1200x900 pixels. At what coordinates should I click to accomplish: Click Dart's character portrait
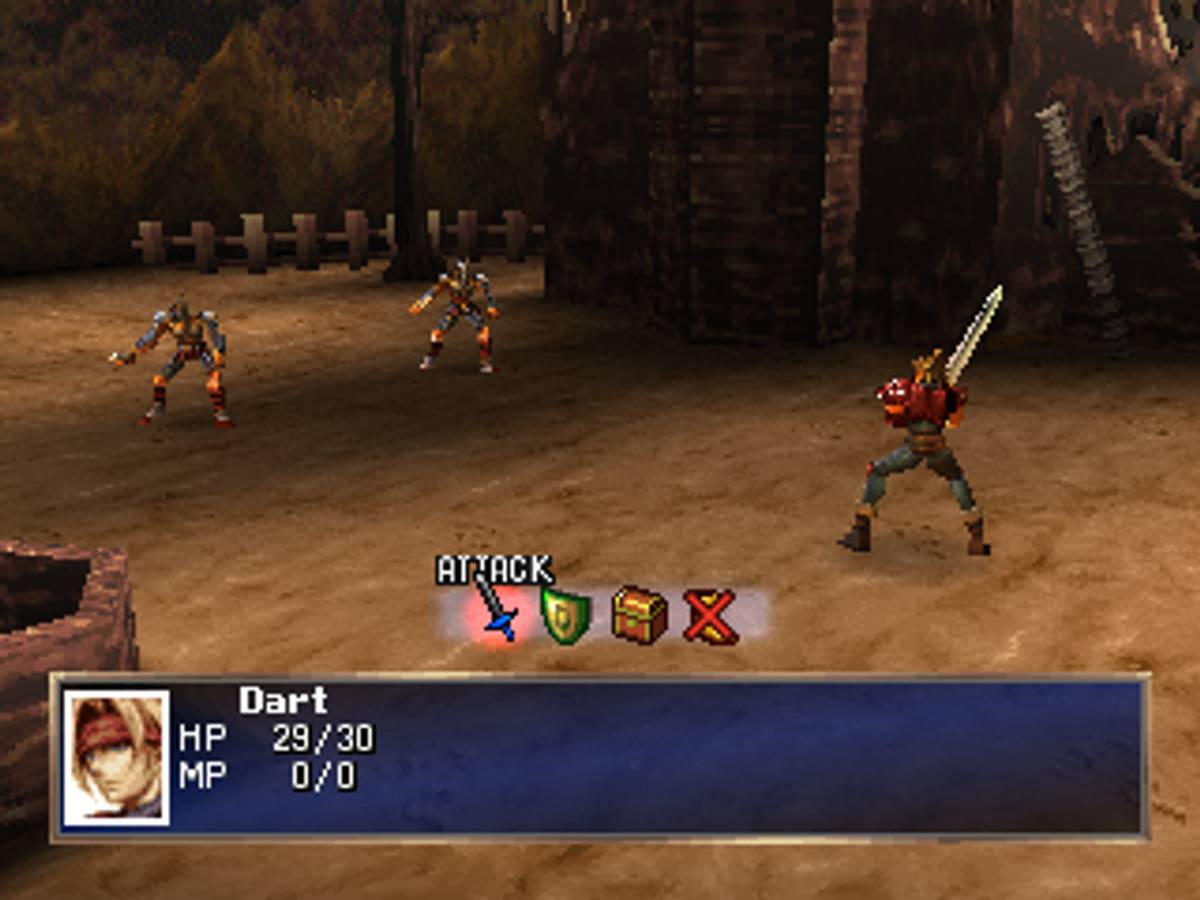116,758
